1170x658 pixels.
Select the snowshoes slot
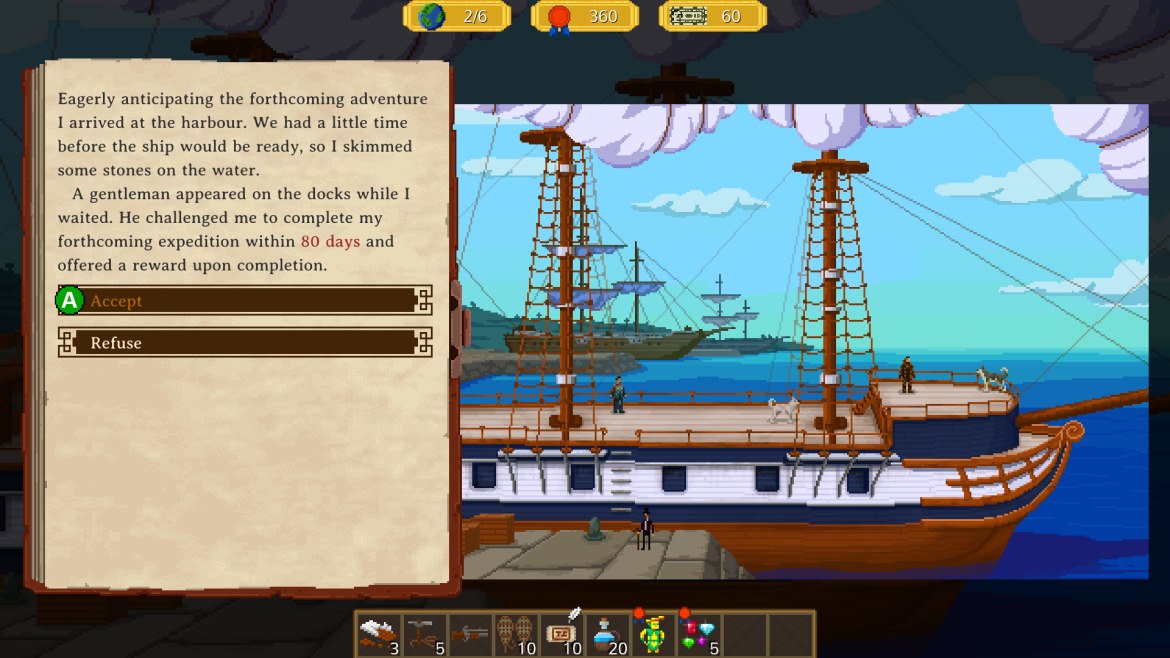[x=516, y=634]
